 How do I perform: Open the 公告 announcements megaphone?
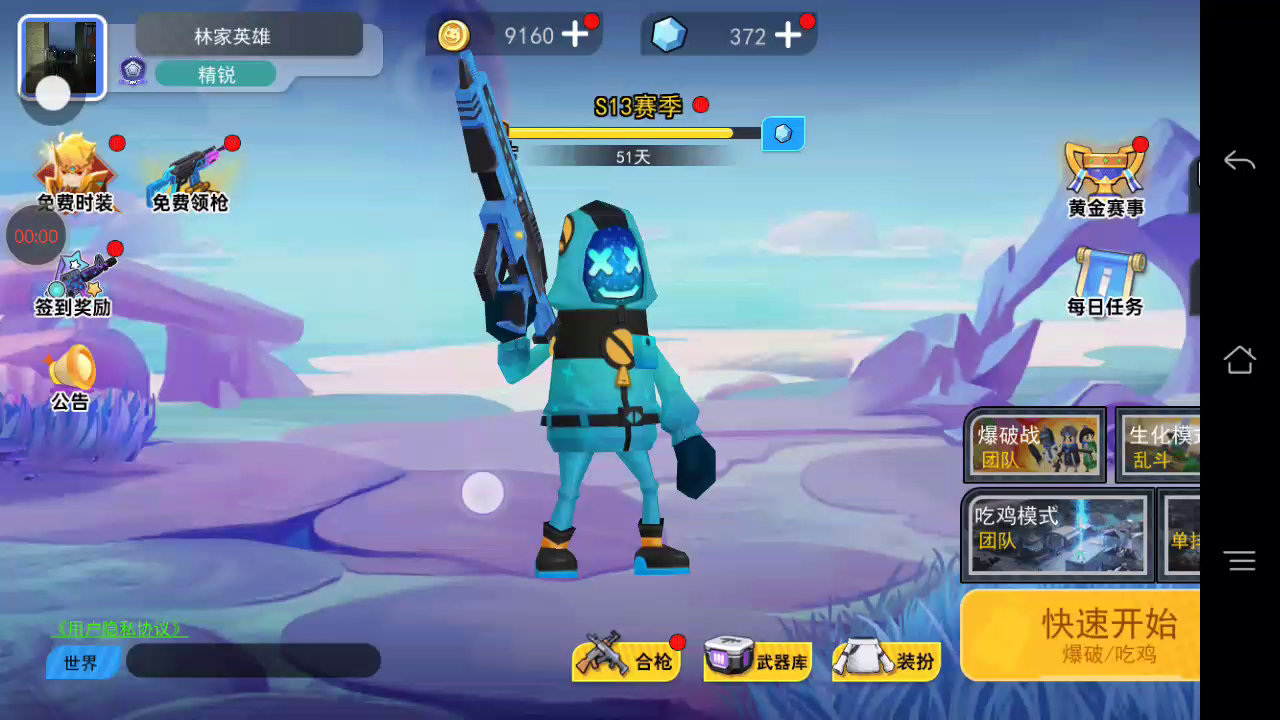click(71, 377)
